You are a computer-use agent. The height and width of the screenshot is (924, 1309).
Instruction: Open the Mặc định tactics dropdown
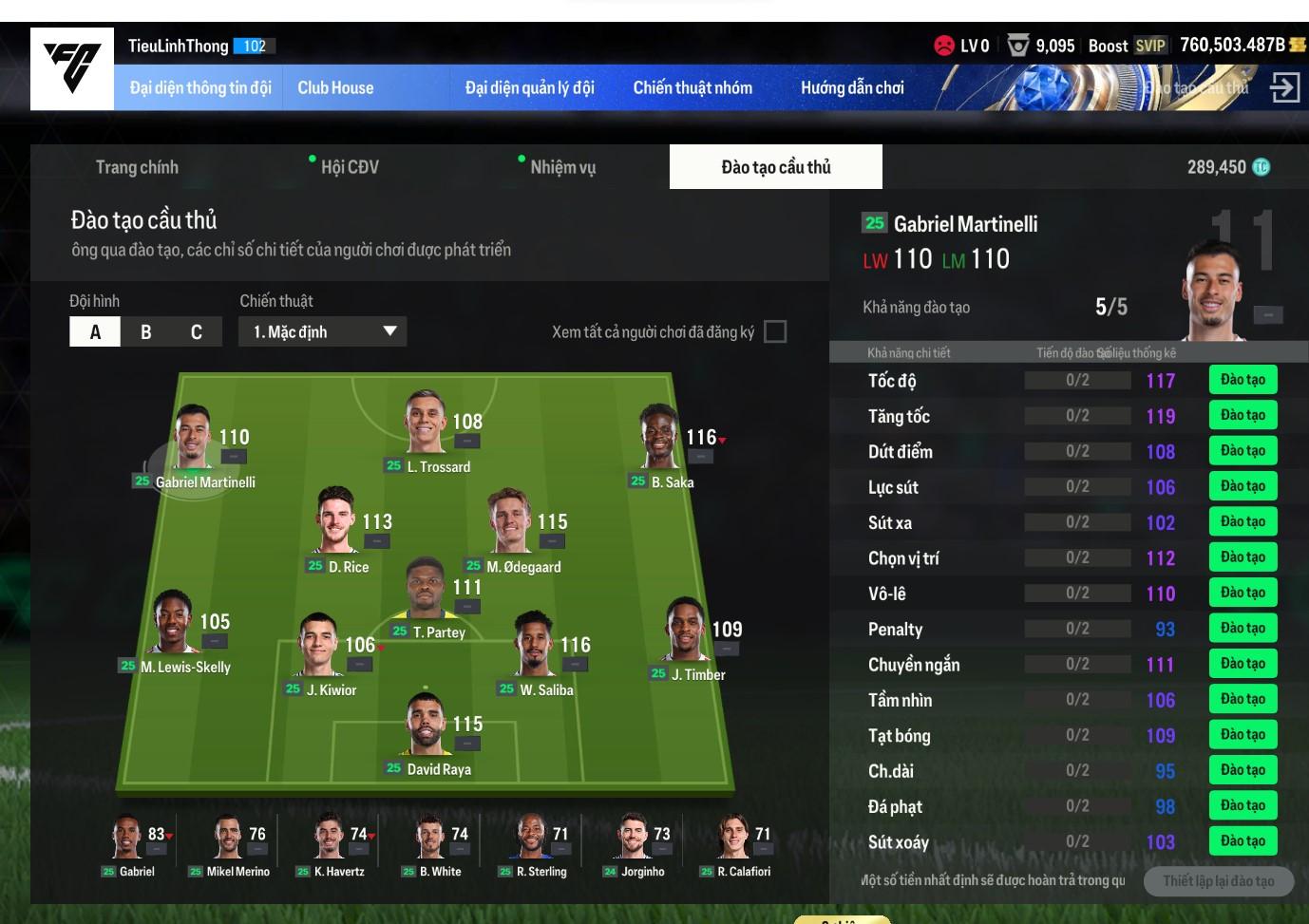pyautogui.click(x=323, y=331)
